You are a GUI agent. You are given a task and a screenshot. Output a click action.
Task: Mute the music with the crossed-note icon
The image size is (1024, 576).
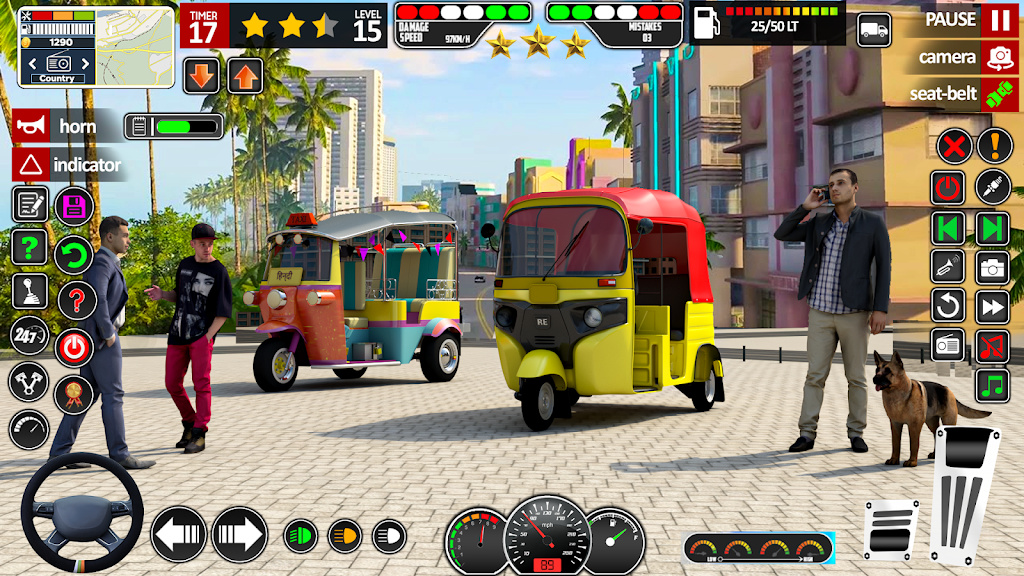(993, 344)
